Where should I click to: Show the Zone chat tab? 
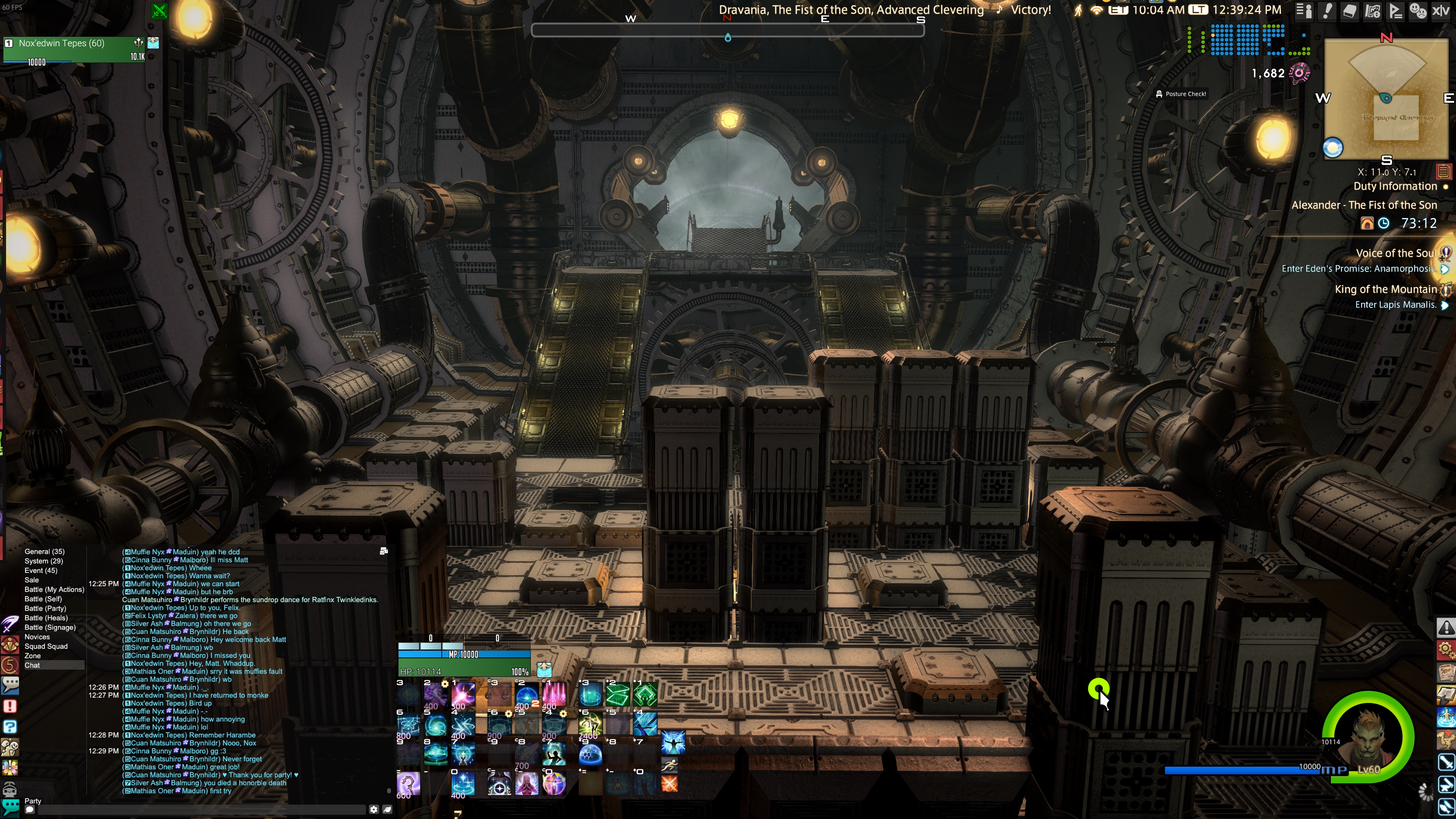tap(32, 656)
